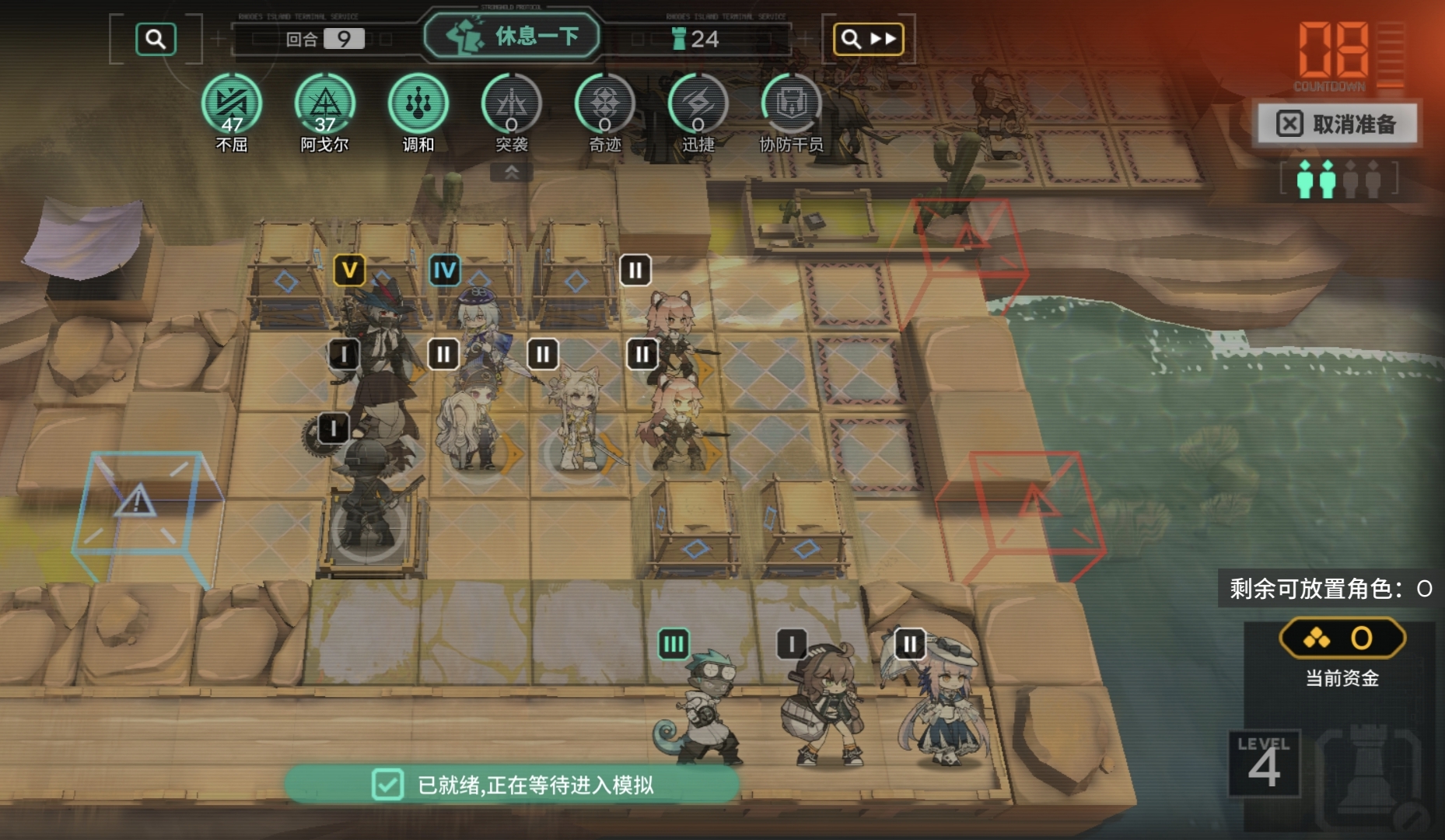Select the 不屈 synergy icon
This screenshot has height=840, width=1445.
[x=232, y=104]
